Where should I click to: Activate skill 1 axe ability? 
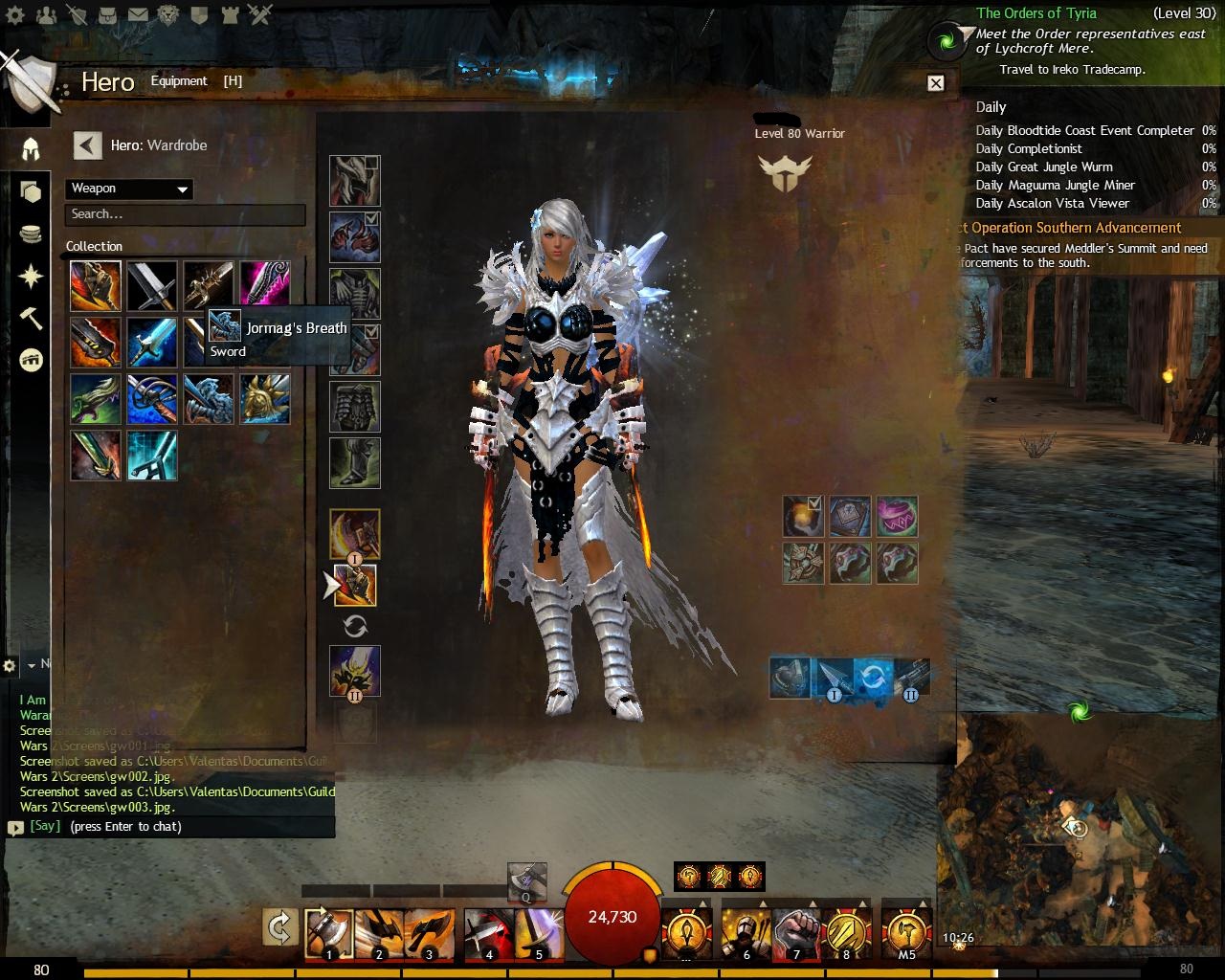[328, 934]
